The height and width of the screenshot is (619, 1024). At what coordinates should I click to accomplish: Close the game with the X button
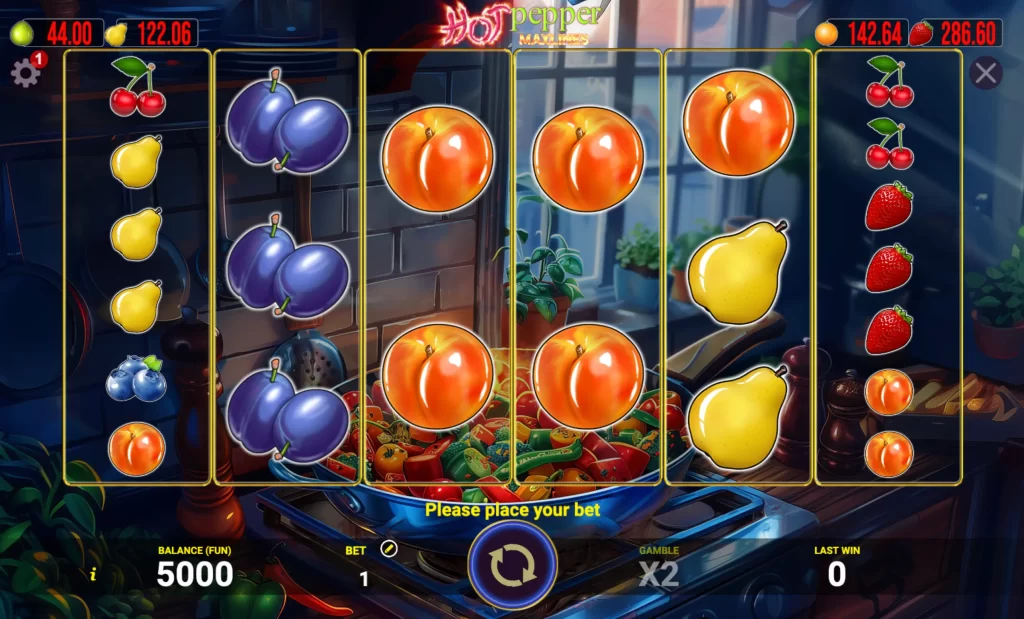(986, 73)
